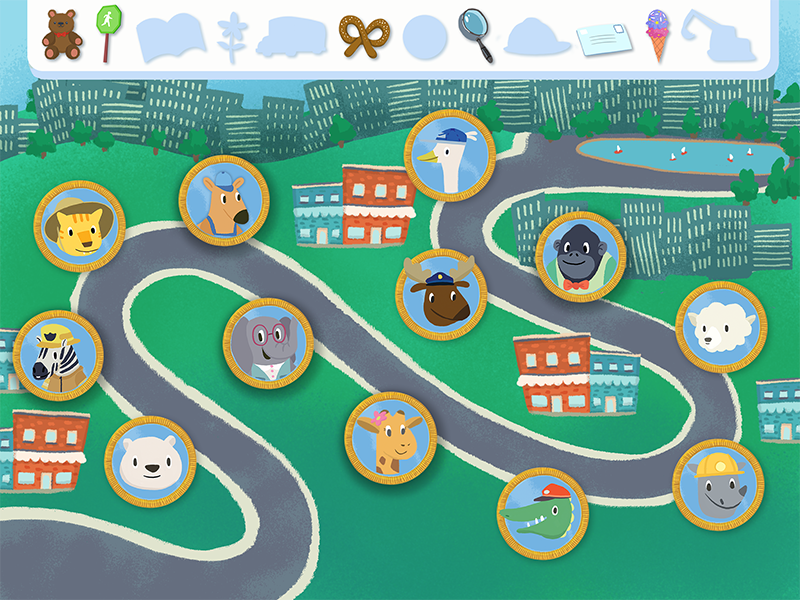Pick the polar bear badge
The height and width of the screenshot is (600, 800).
[150, 461]
